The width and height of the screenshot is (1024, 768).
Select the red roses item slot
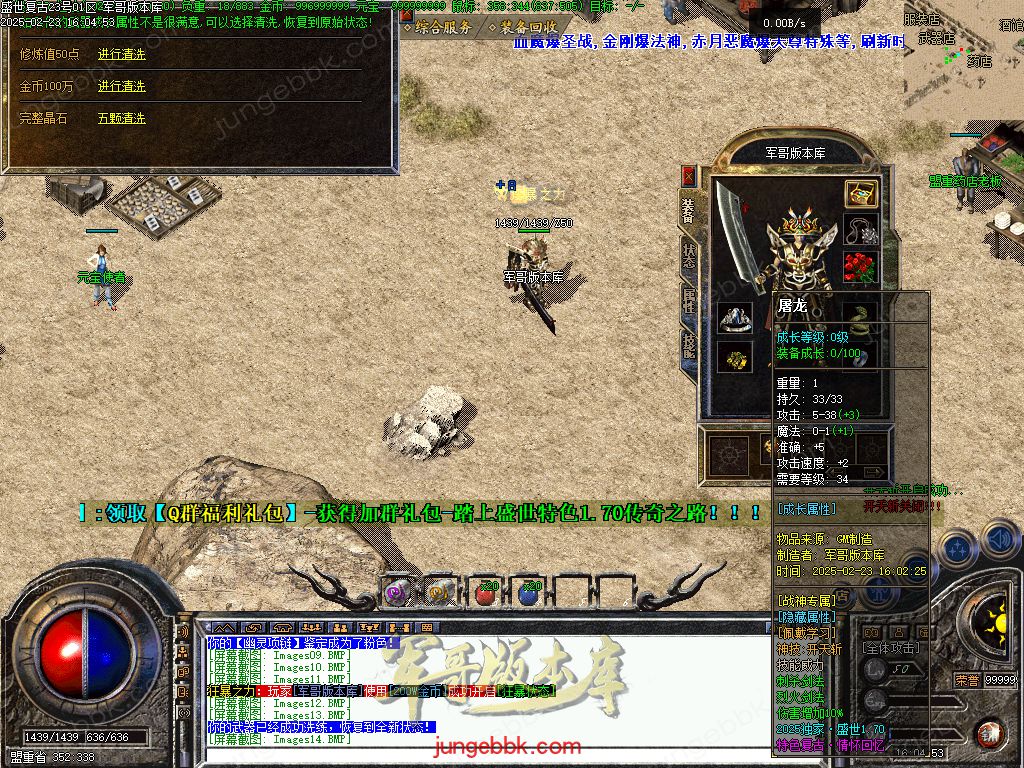pos(861,267)
